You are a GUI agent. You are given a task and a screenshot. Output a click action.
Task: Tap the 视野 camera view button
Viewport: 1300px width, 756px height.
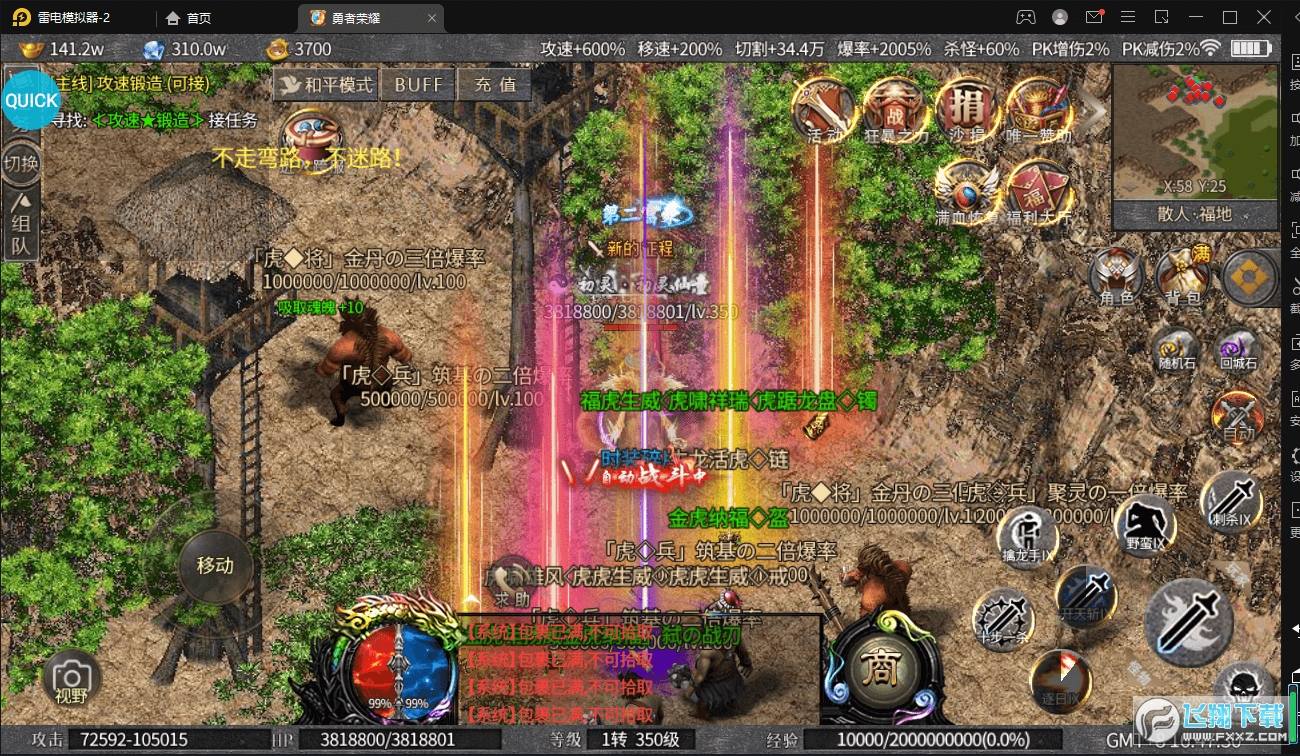pos(71,678)
